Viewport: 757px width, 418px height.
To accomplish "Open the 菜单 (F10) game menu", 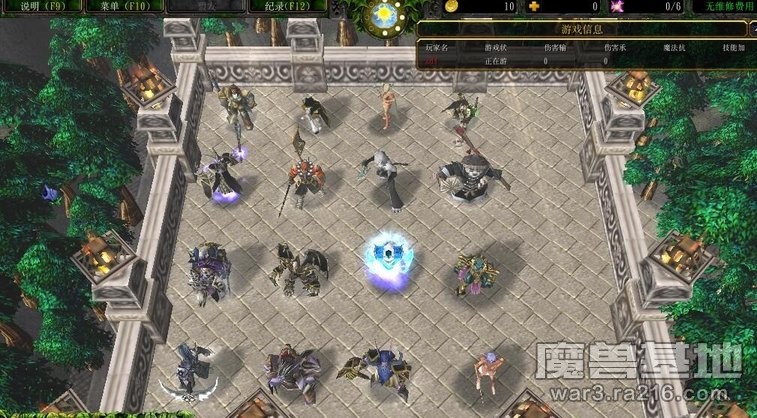I will tap(120, 6).
